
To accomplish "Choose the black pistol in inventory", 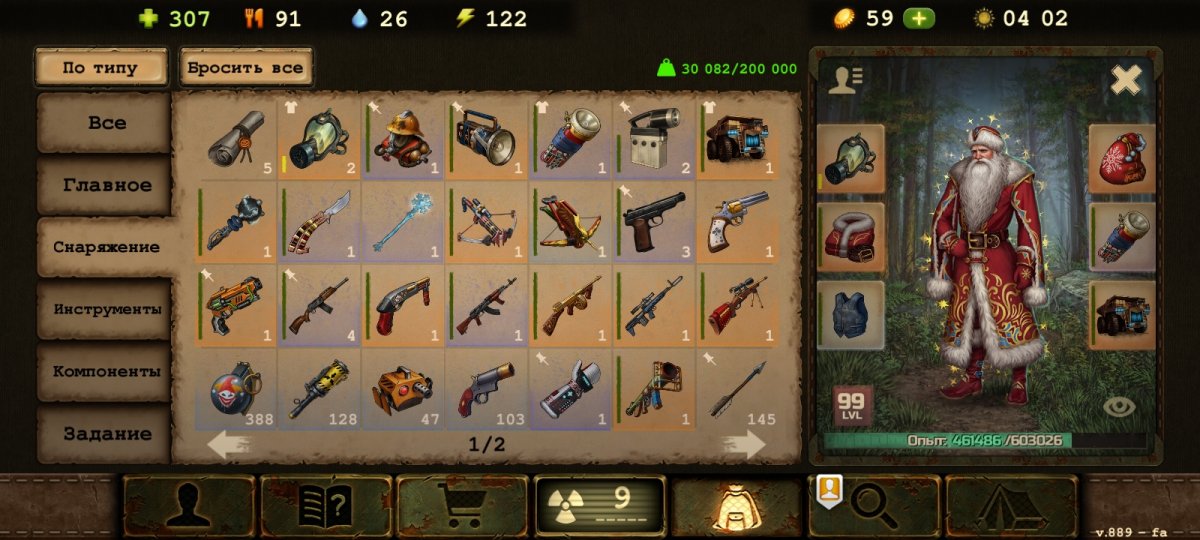I will coord(654,220).
